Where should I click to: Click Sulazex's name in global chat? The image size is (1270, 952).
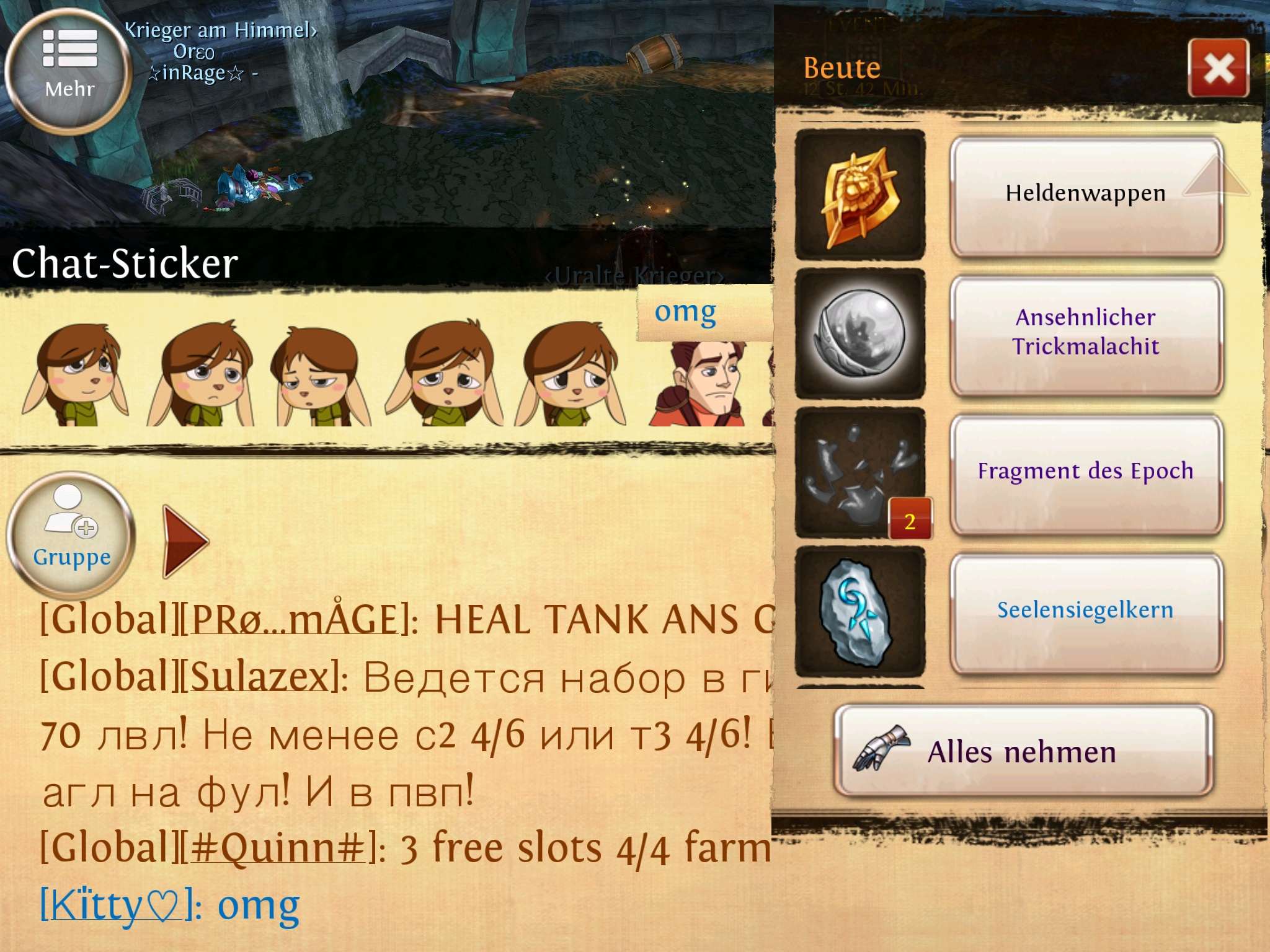click(x=263, y=677)
